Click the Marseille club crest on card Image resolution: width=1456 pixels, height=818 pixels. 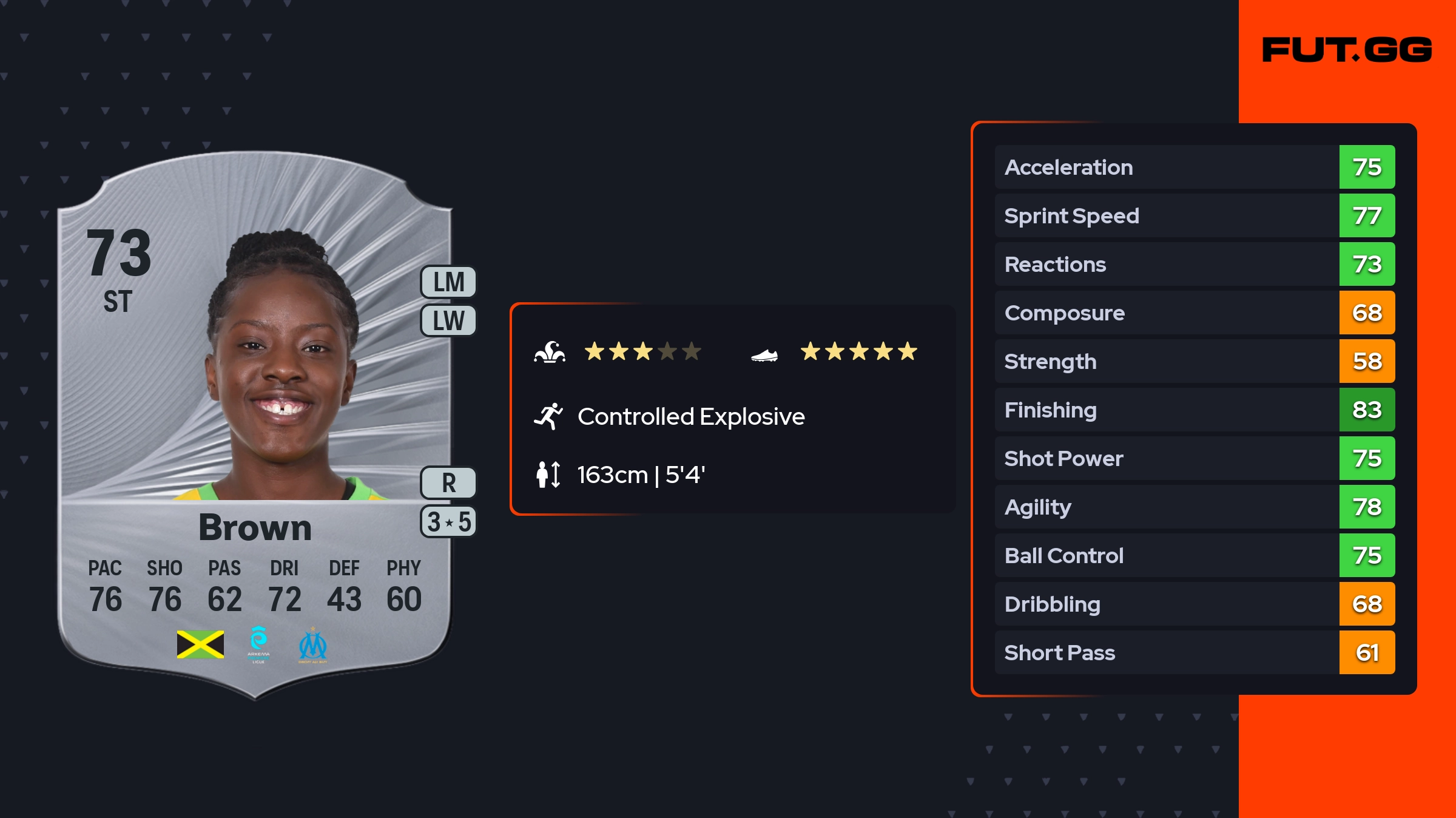click(312, 645)
